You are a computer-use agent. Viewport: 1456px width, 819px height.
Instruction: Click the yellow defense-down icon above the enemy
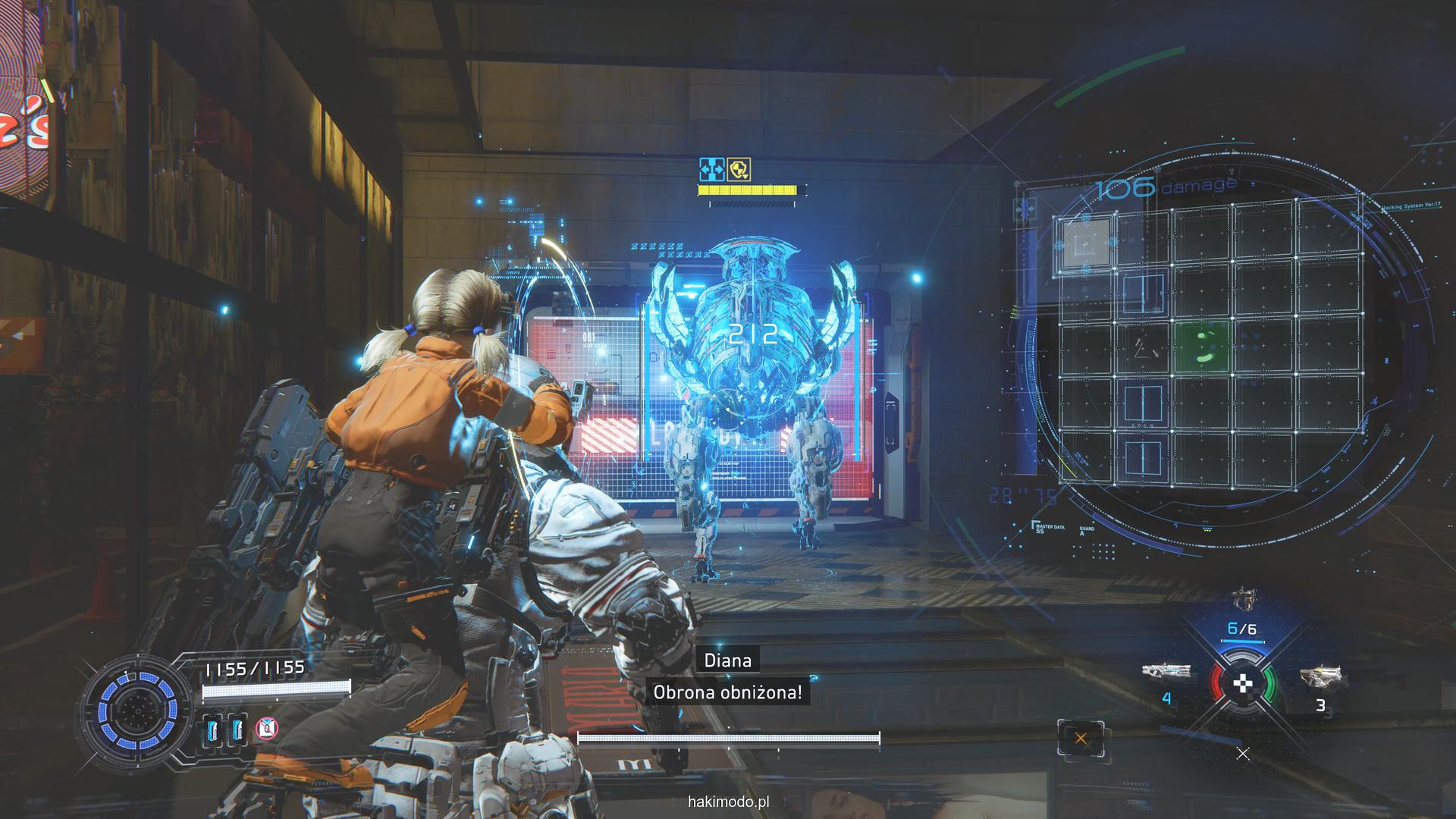pyautogui.click(x=739, y=170)
